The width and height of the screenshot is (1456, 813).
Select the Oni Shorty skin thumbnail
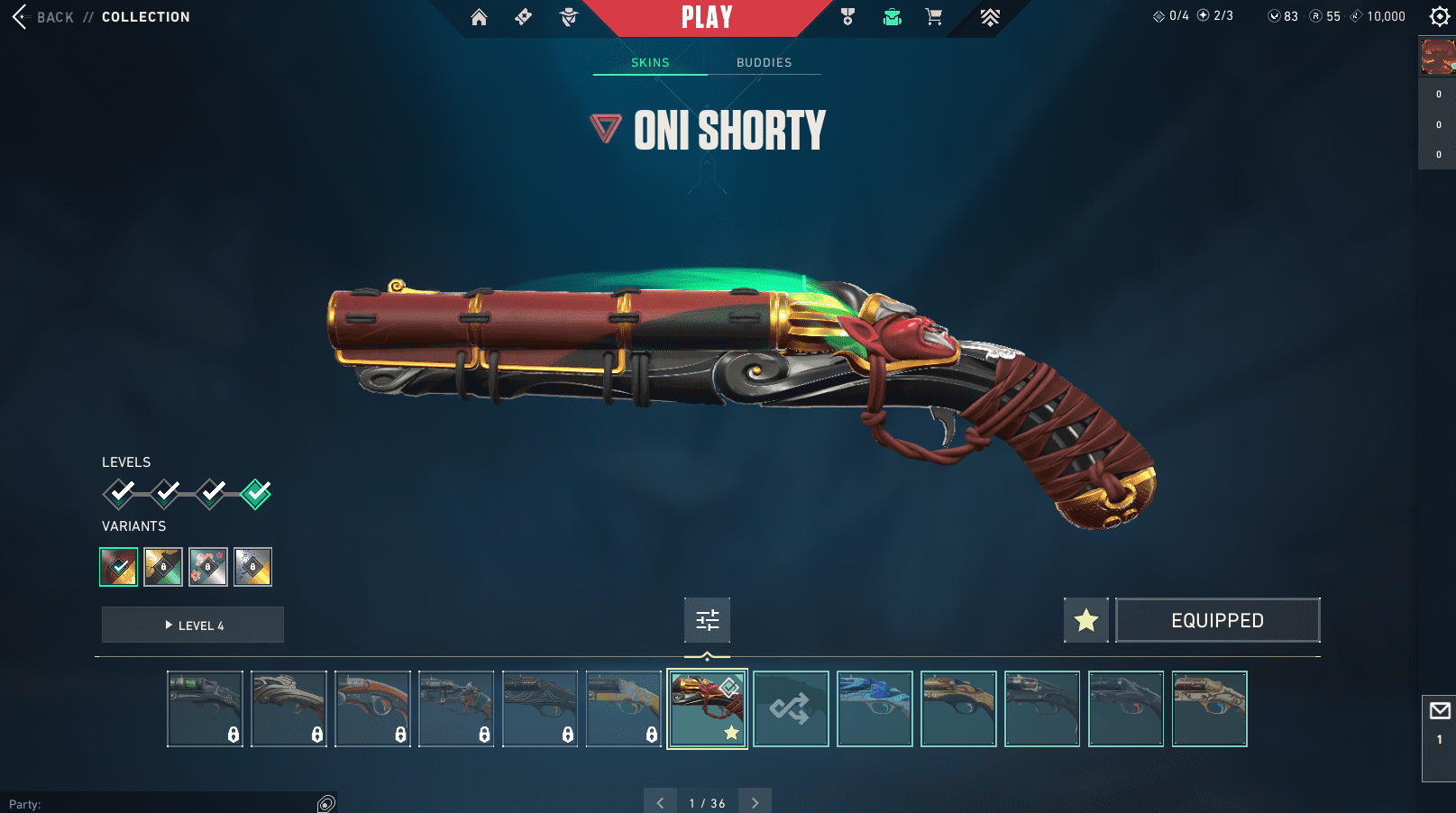click(707, 708)
